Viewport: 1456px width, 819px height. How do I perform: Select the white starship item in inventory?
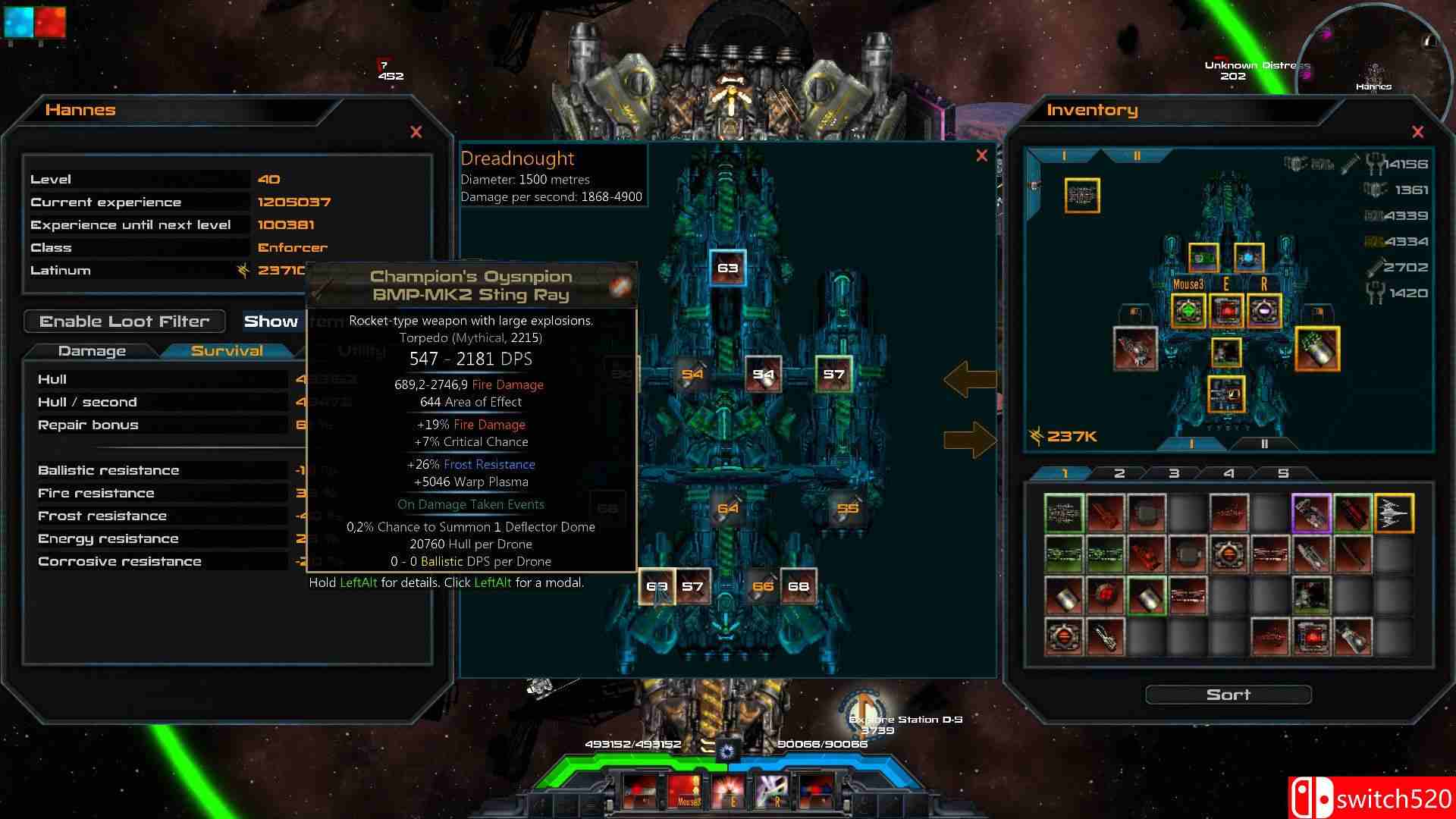click(x=1393, y=513)
